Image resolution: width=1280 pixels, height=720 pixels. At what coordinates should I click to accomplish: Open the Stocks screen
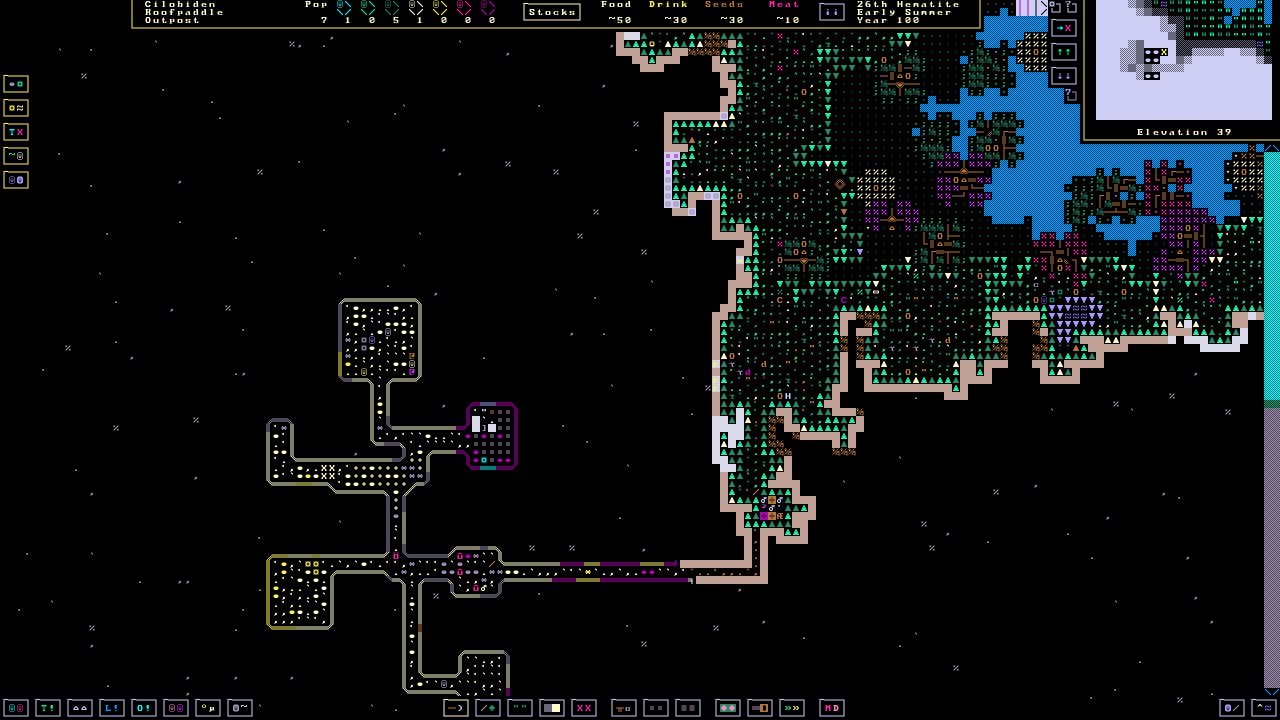click(551, 12)
